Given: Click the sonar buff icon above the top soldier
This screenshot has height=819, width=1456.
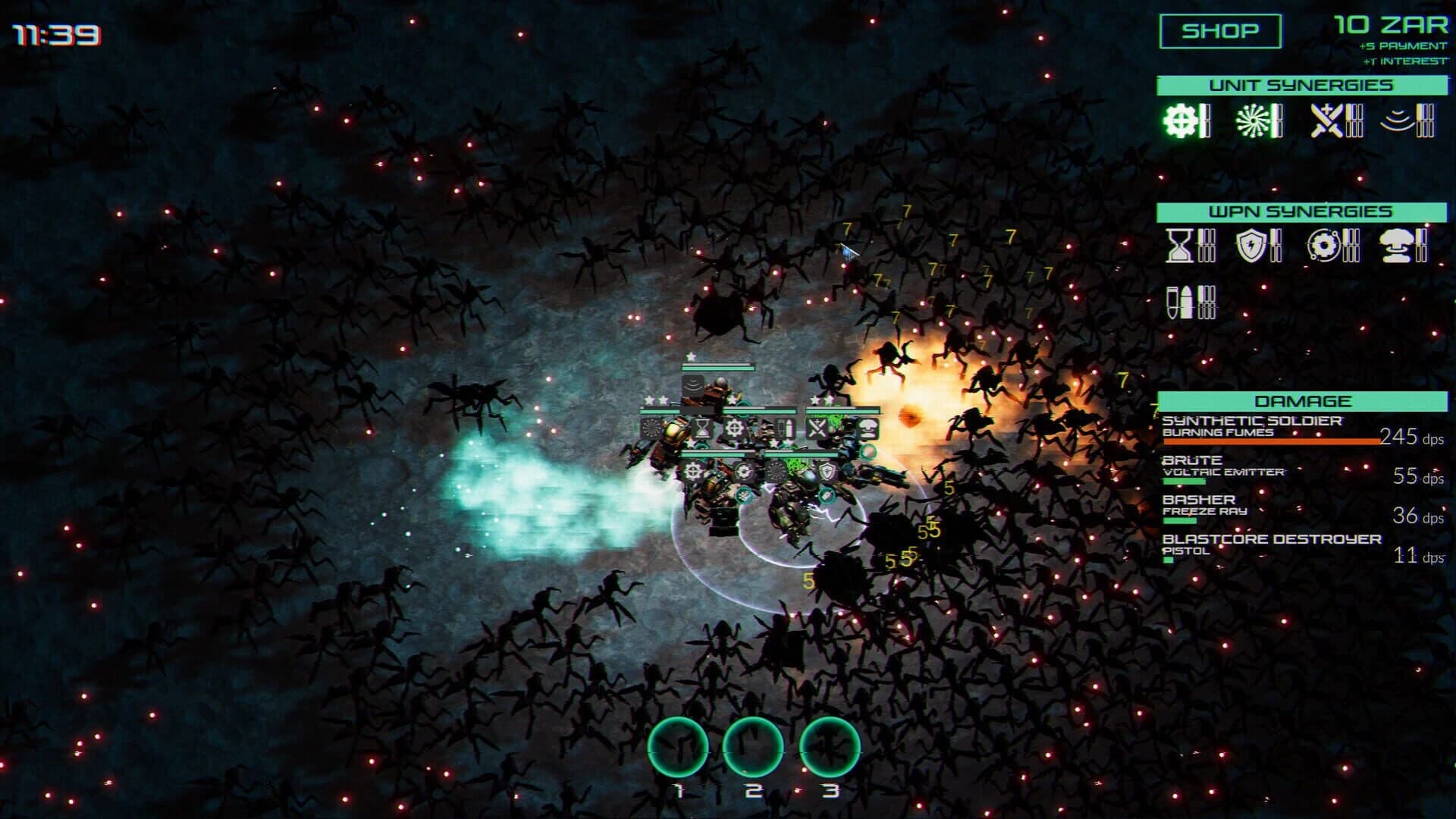Looking at the screenshot, I should [693, 385].
